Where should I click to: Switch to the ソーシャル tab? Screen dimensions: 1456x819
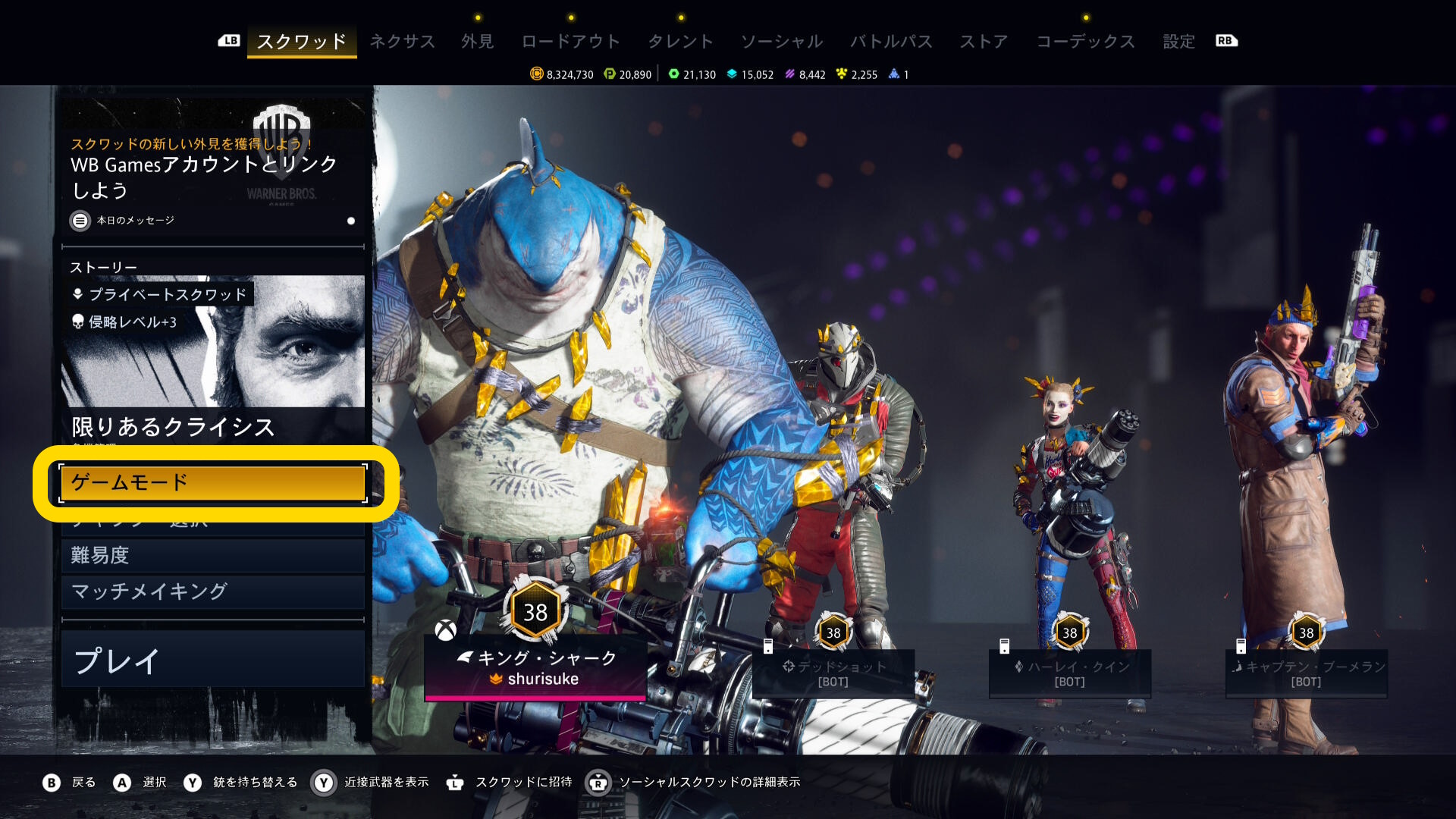[x=781, y=41]
